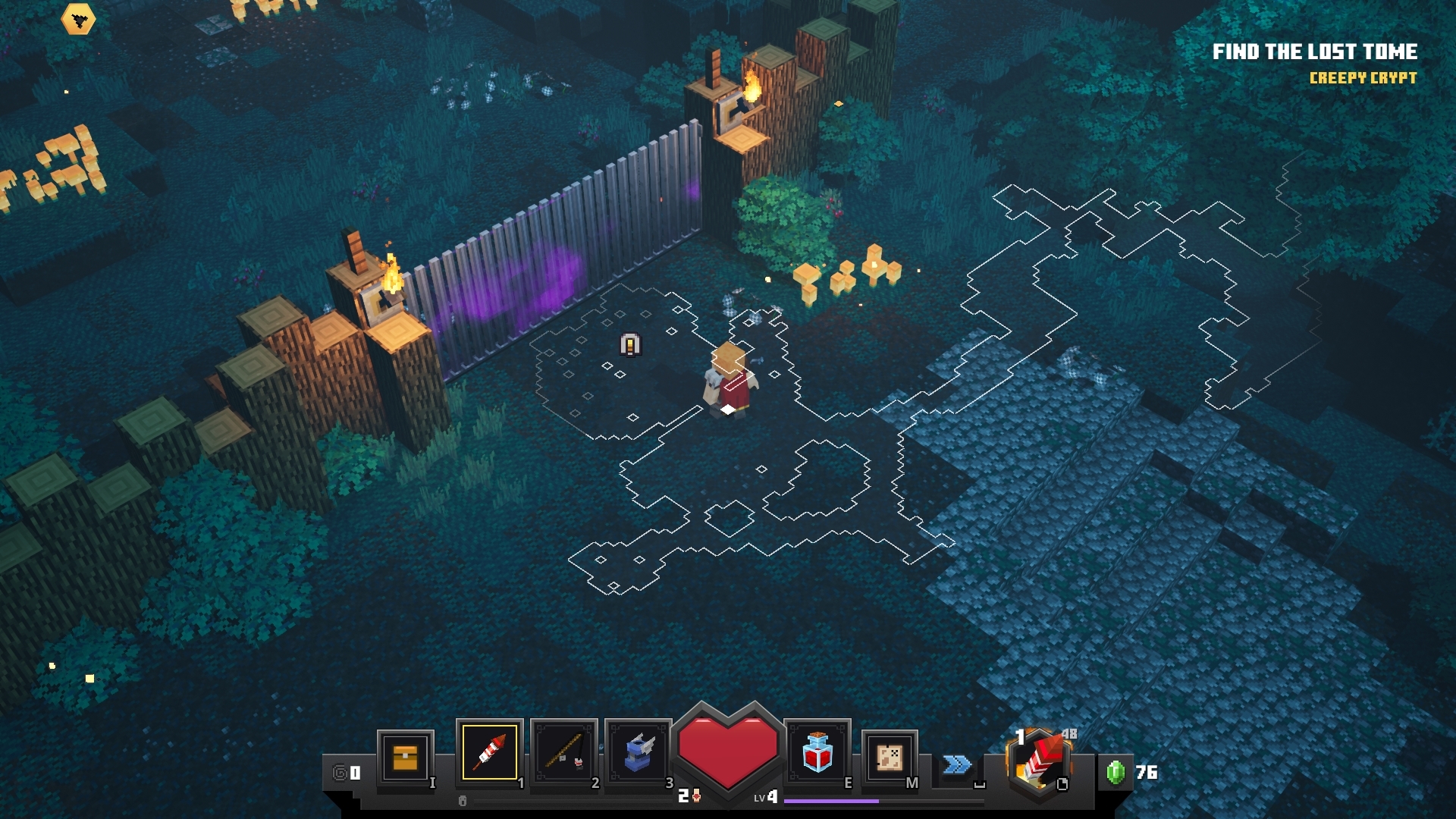Use the fishing rod artifact

click(x=564, y=752)
